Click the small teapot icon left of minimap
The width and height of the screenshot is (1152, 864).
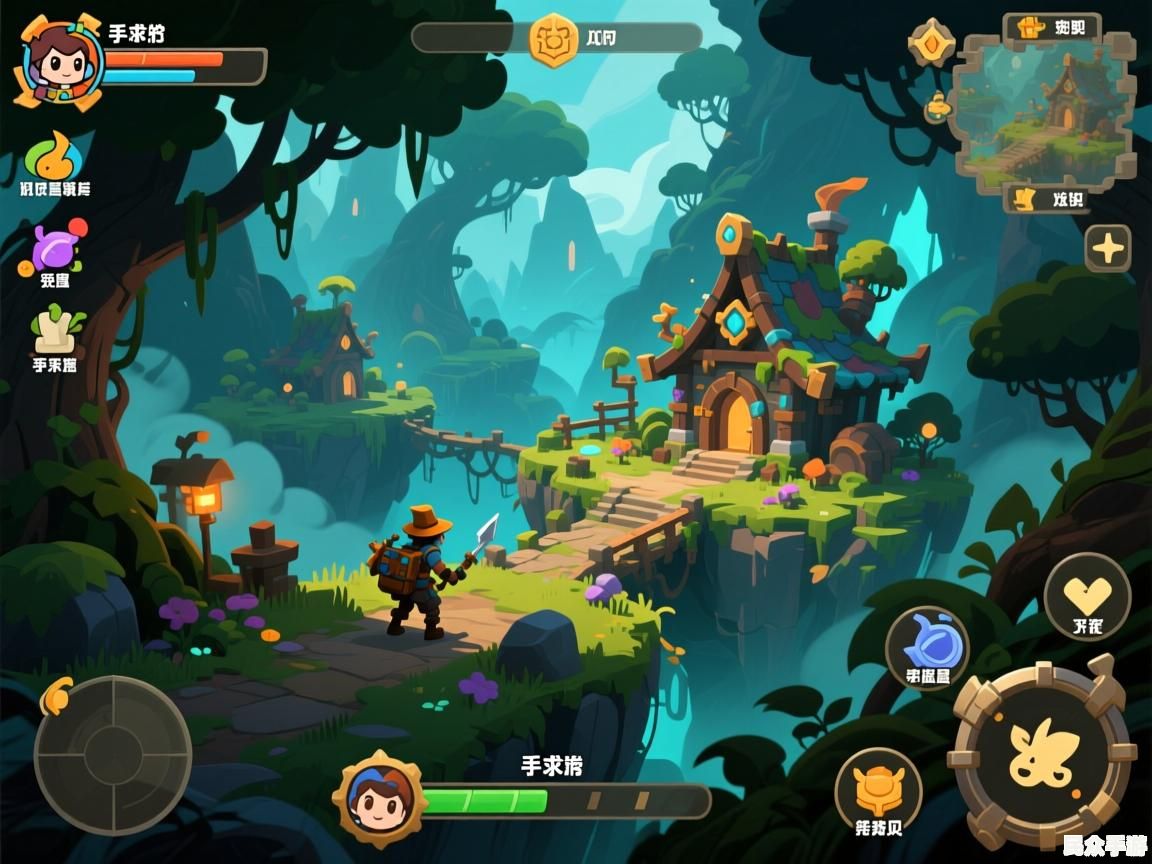coord(937,106)
